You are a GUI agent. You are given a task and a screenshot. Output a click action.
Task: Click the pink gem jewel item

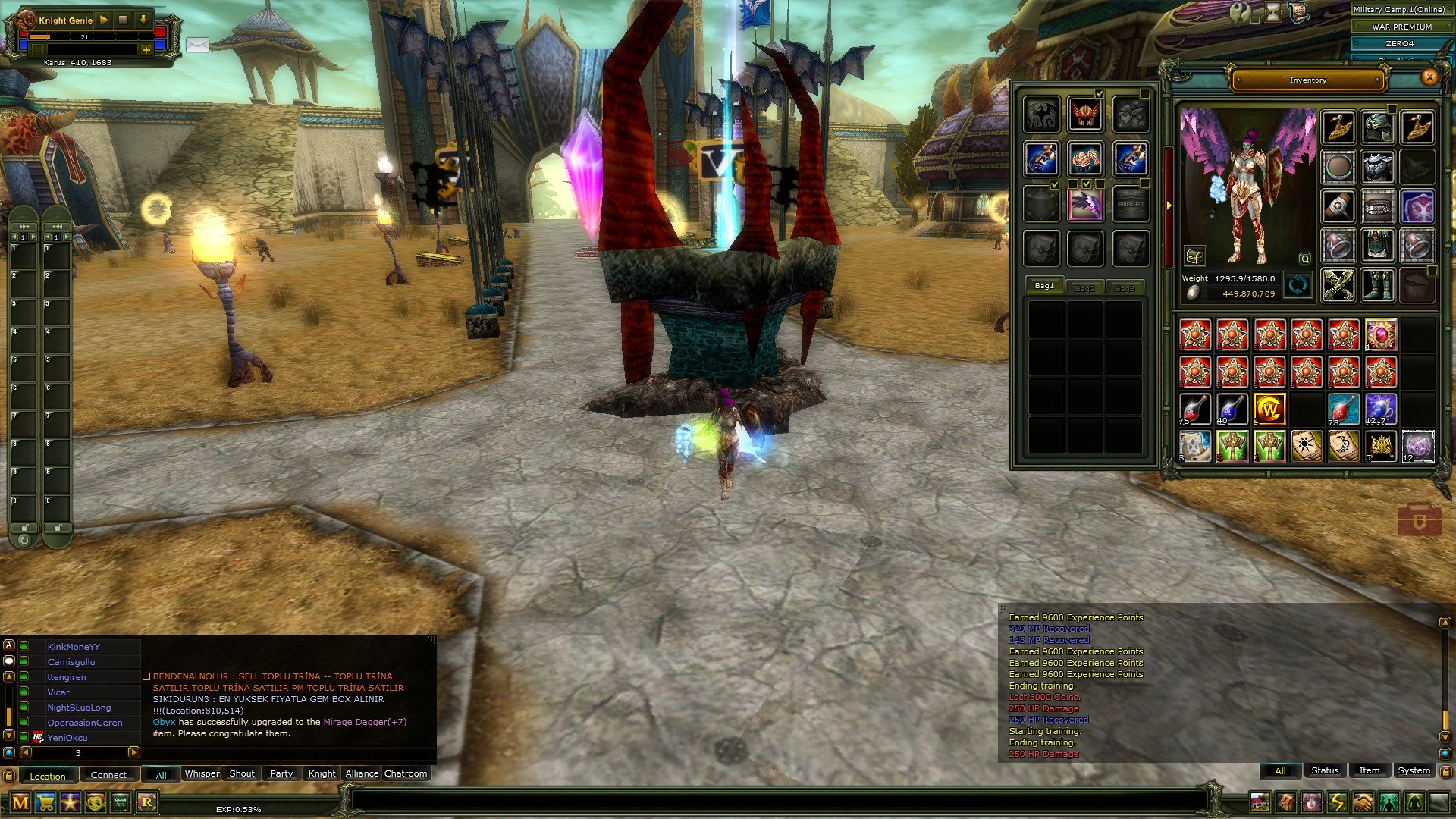(x=1381, y=334)
